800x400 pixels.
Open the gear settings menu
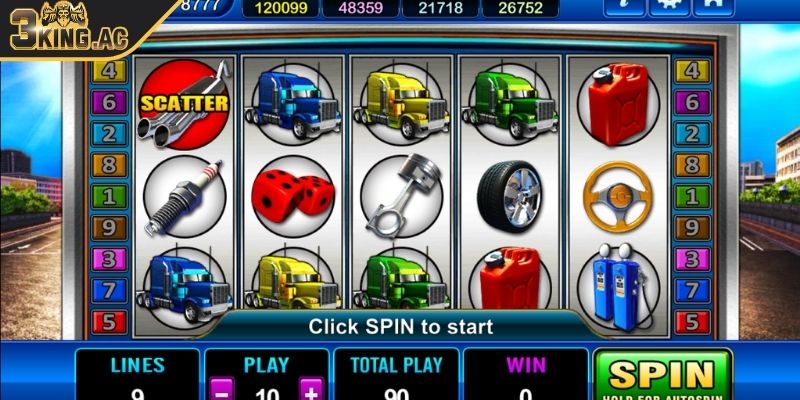(x=668, y=6)
